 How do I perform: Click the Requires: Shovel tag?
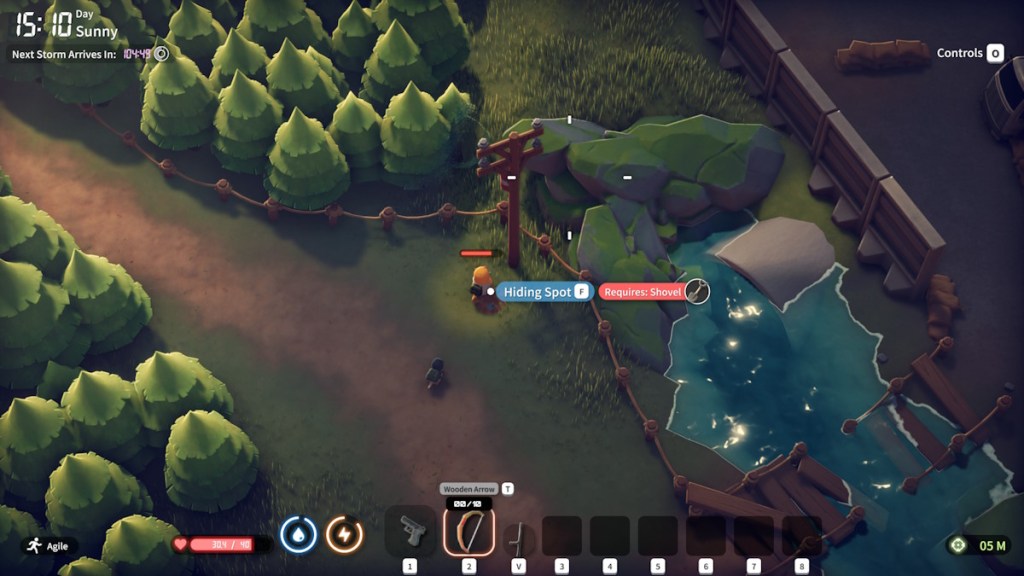(x=642, y=292)
